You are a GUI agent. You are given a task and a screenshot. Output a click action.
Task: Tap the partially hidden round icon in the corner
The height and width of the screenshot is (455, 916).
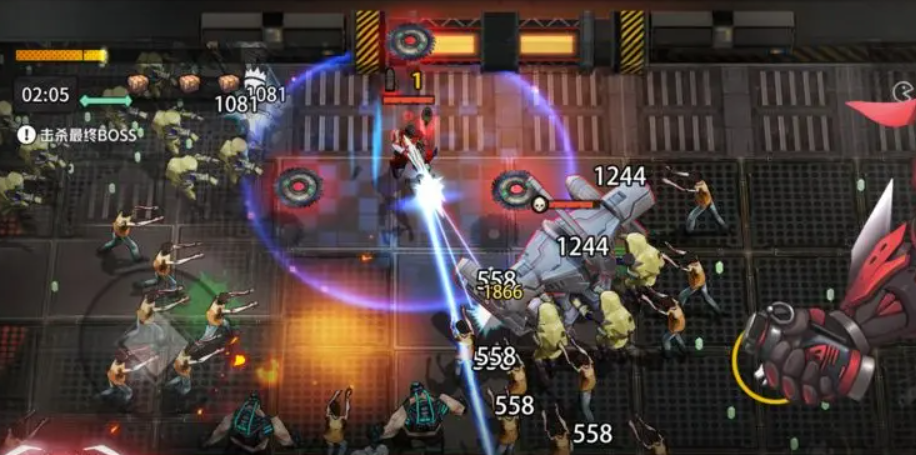904,93
